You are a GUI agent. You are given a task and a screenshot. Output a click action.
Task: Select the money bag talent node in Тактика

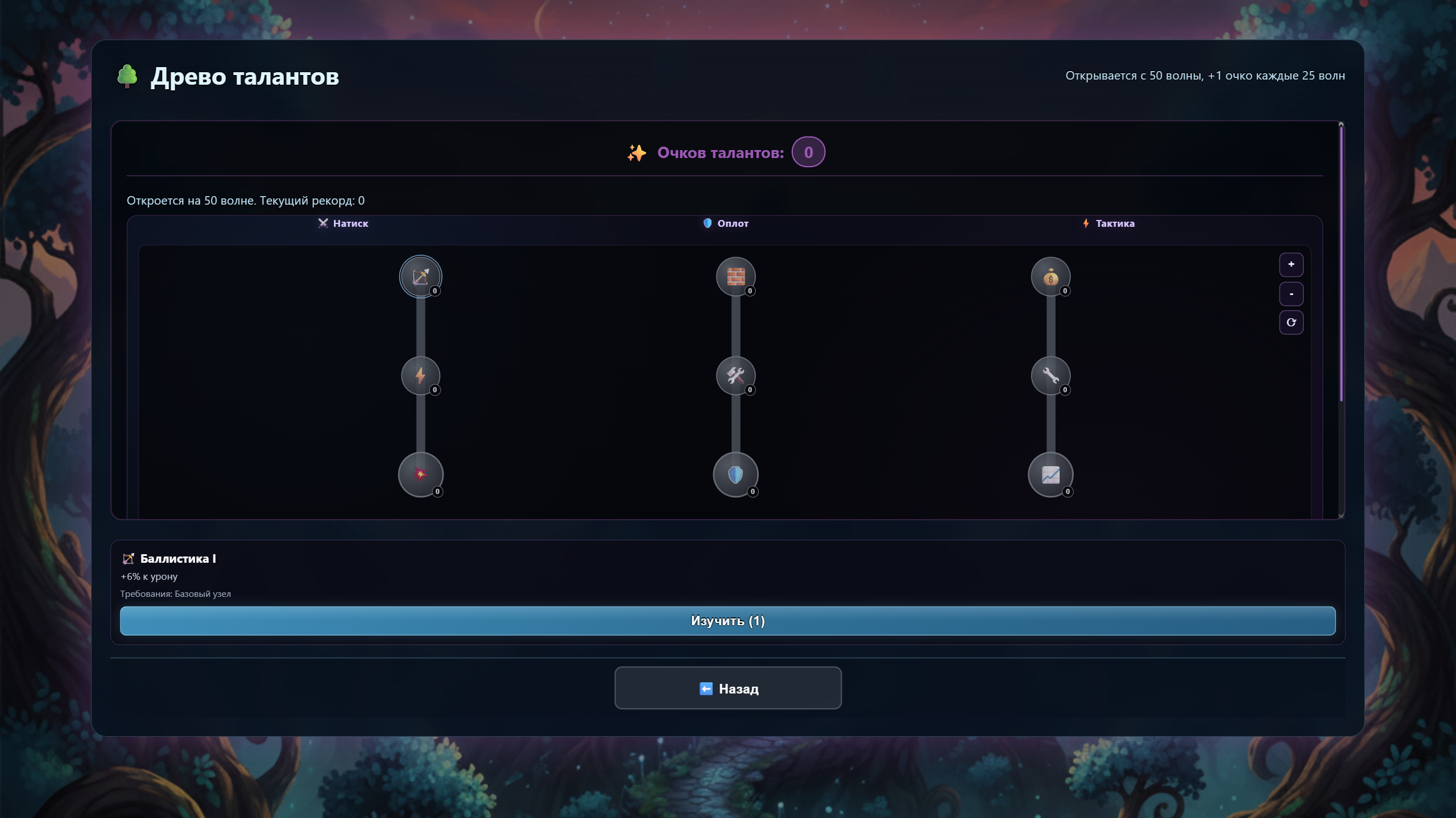click(x=1051, y=277)
